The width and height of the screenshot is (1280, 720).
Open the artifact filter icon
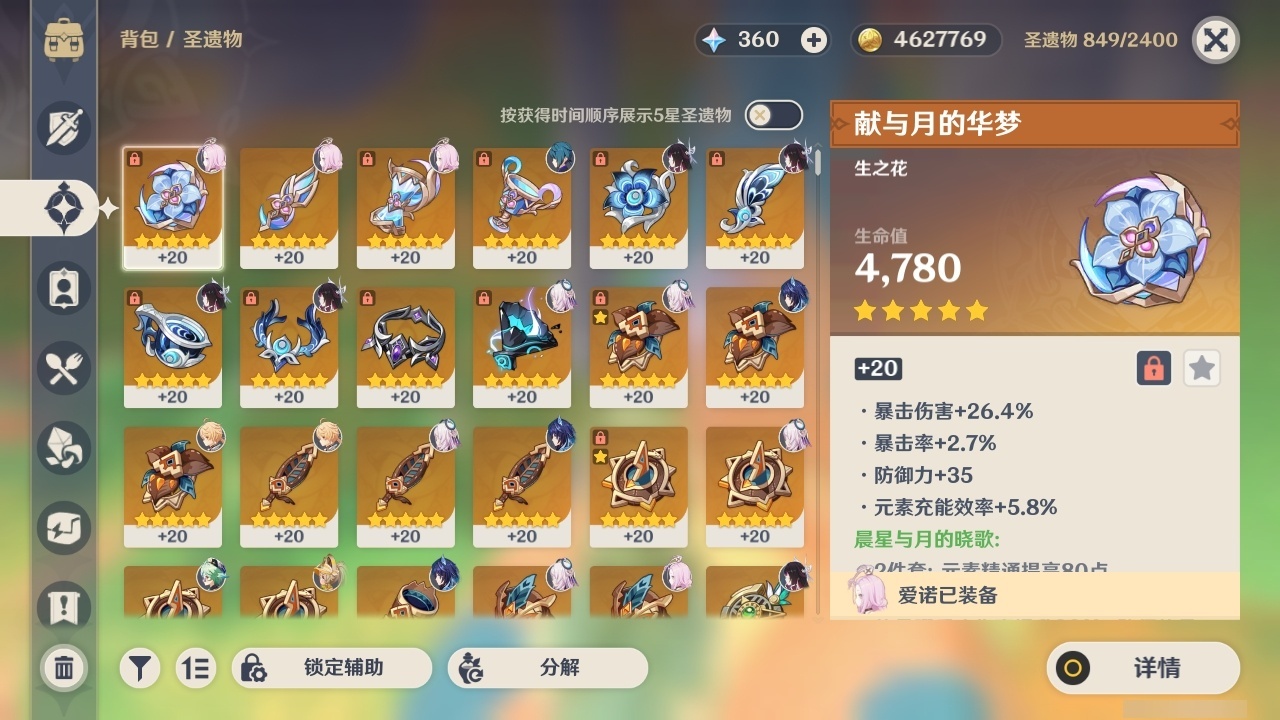point(140,668)
